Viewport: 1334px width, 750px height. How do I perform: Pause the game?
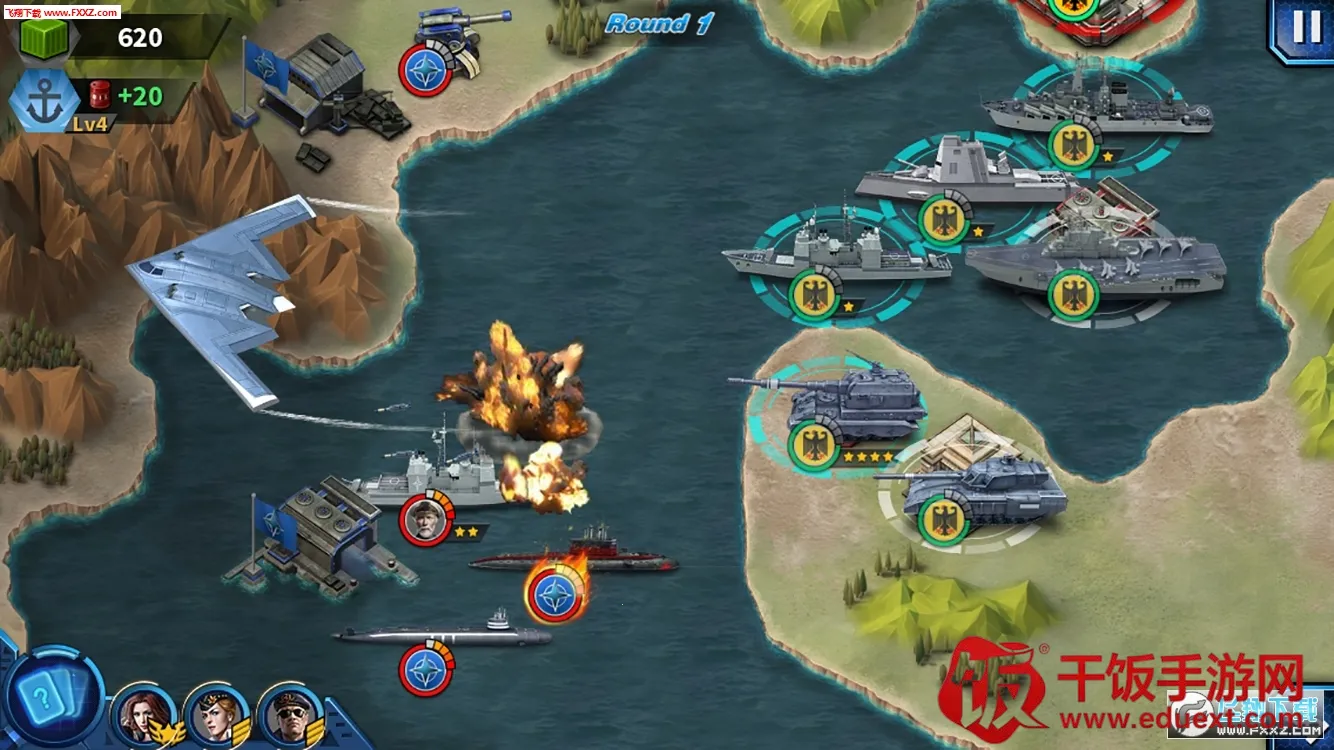click(x=1305, y=28)
